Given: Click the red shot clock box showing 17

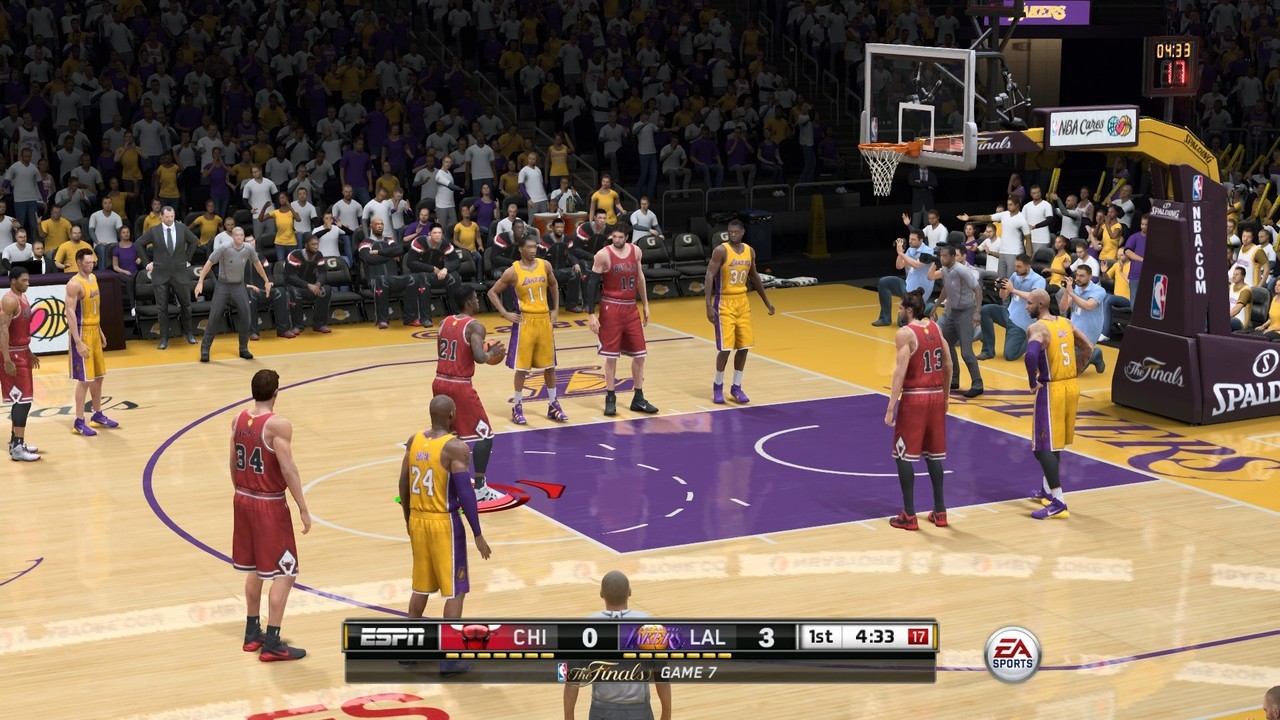Looking at the screenshot, I should point(918,636).
